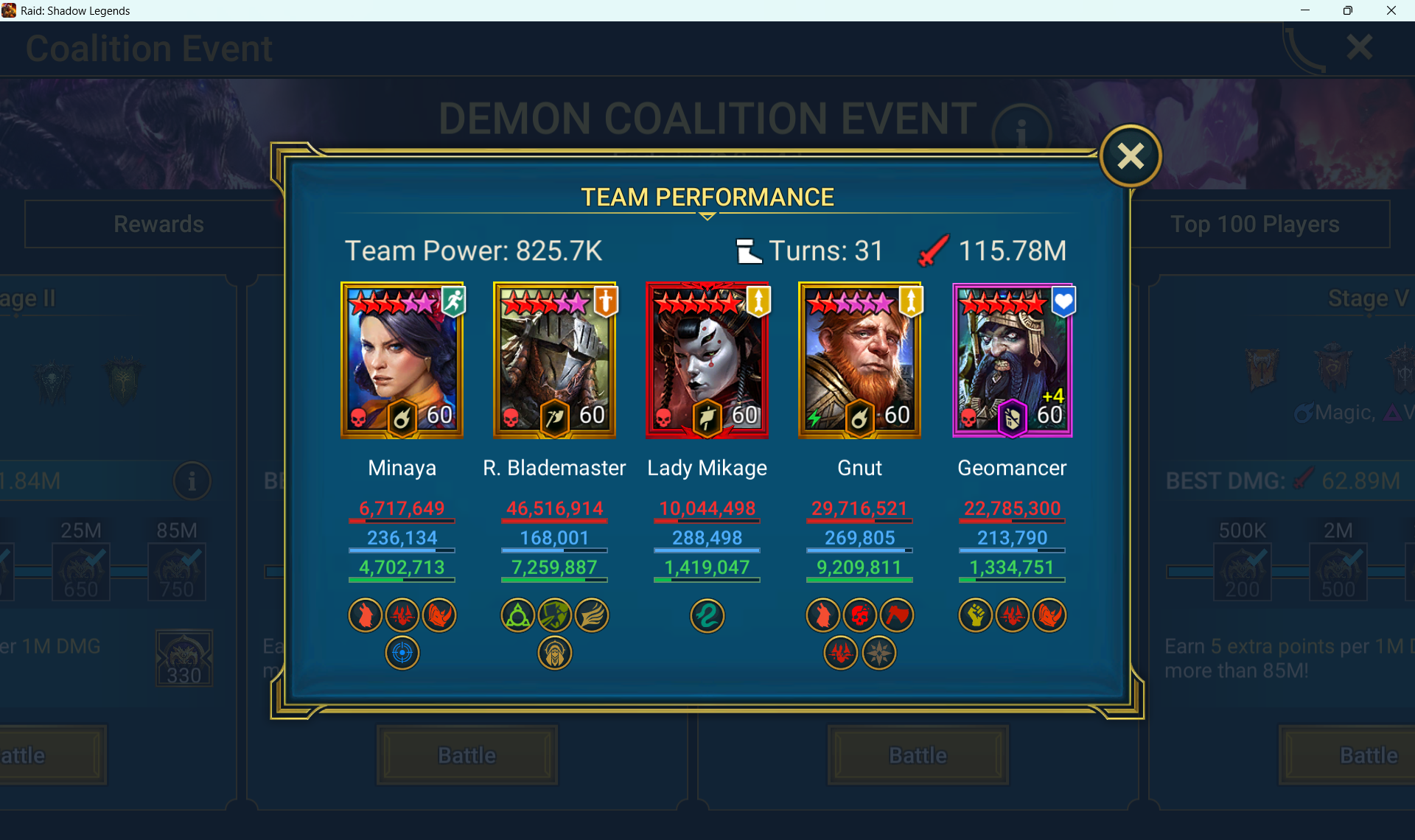
Task: Switch to Top 100 Players tab
Action: pos(1254,224)
